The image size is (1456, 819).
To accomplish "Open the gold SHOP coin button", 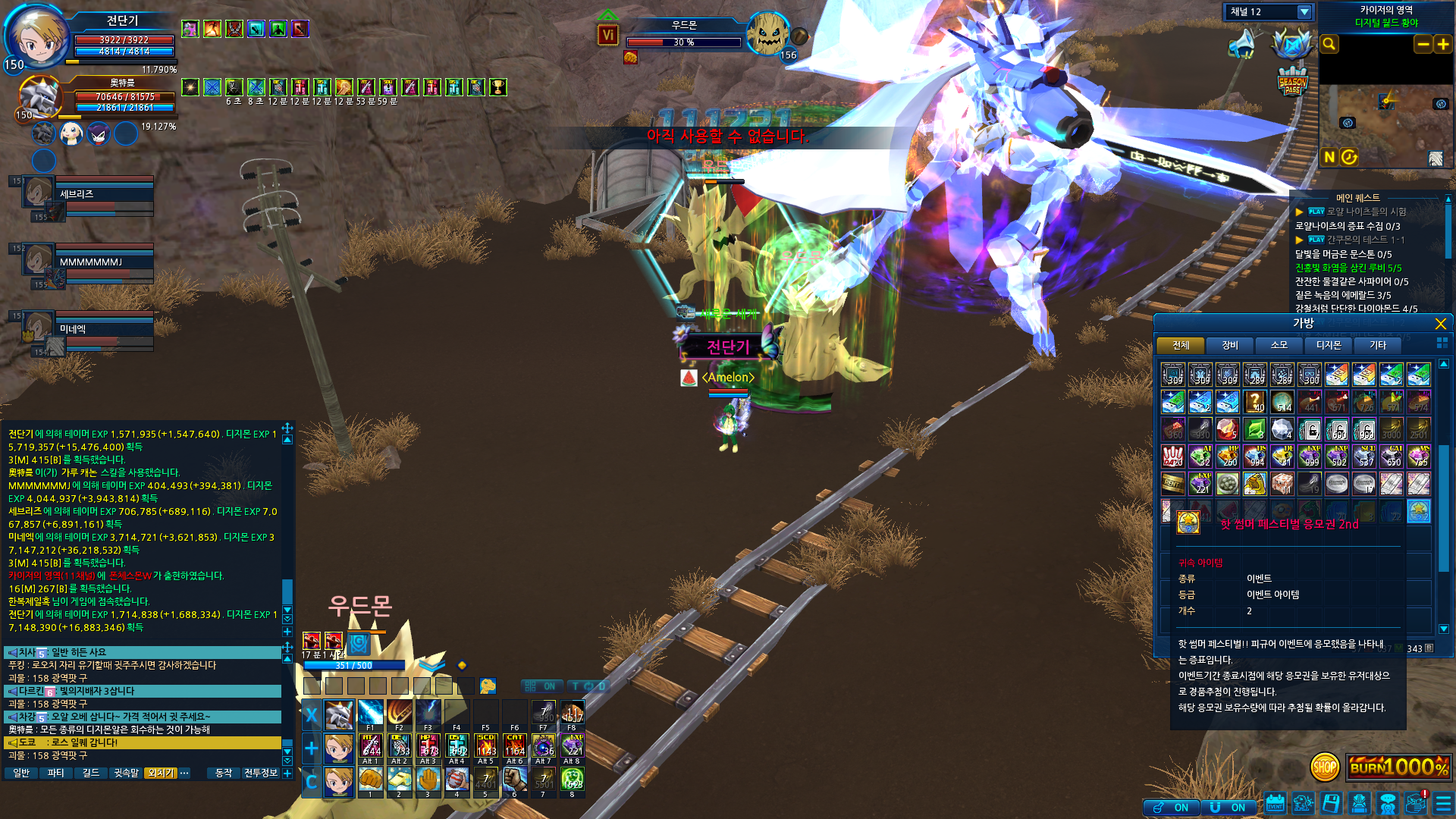I will coord(1325,767).
